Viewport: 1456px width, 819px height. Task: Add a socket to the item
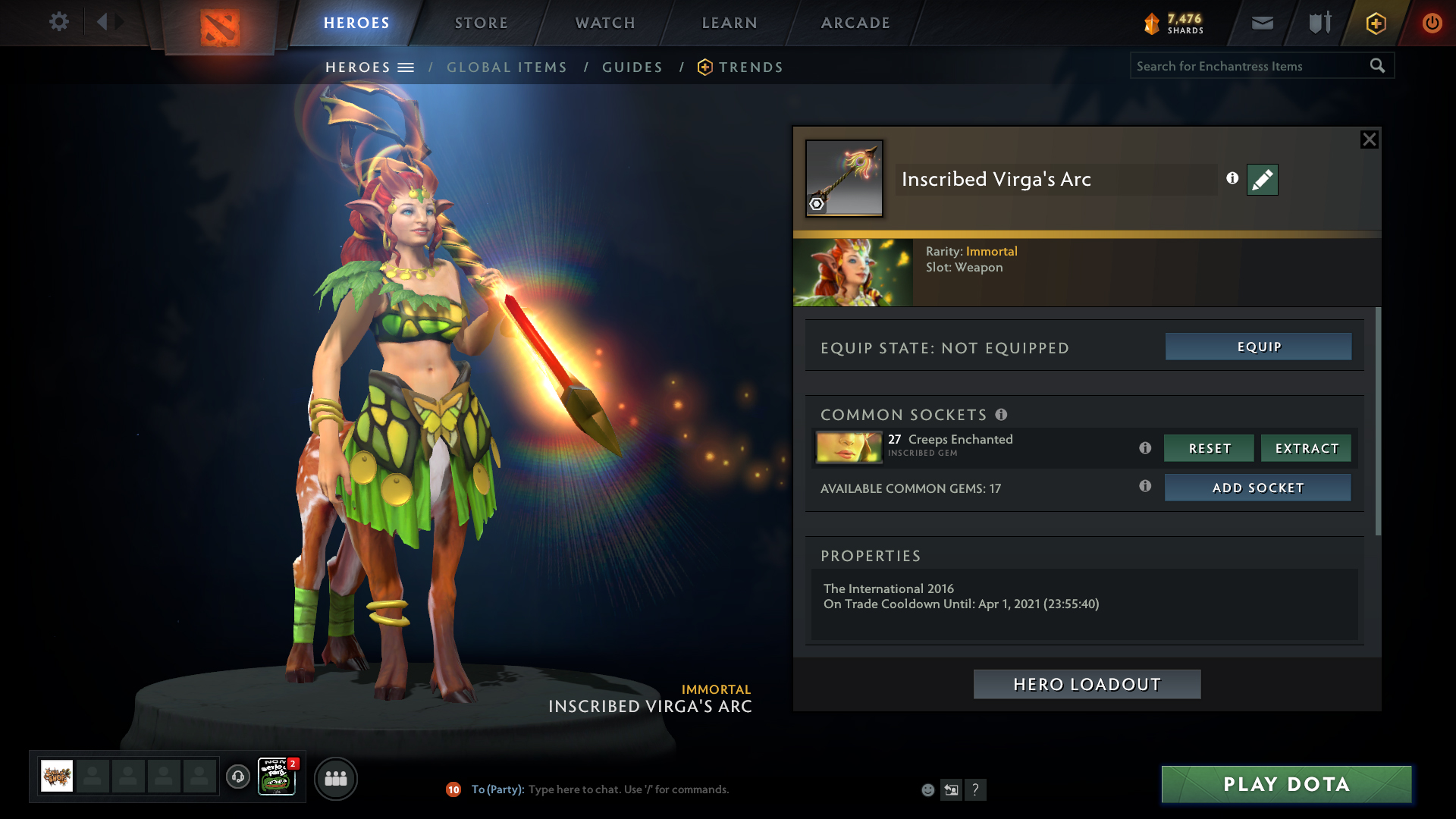pyautogui.click(x=1257, y=488)
